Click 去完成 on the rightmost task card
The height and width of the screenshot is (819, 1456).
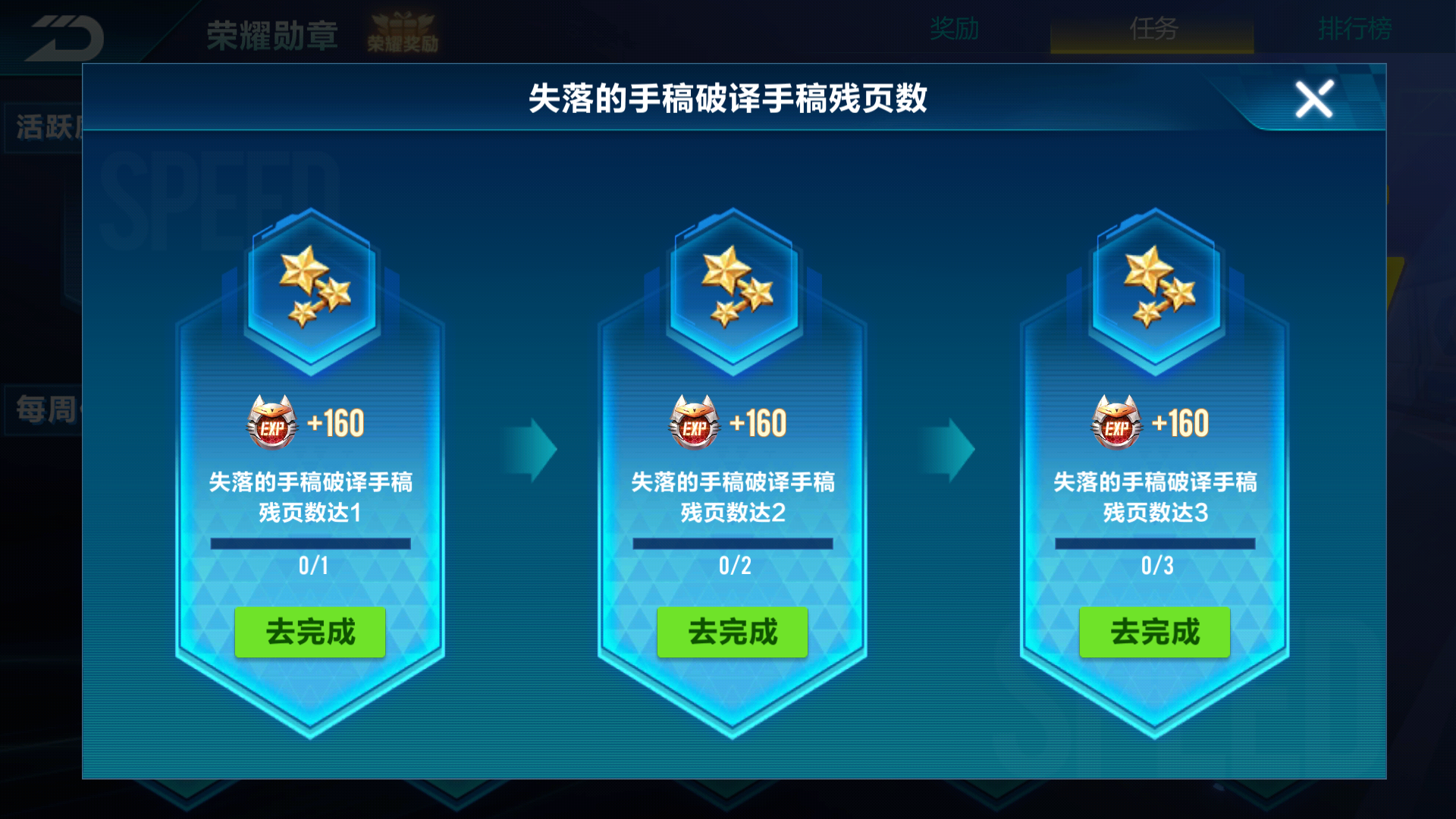tap(1154, 632)
